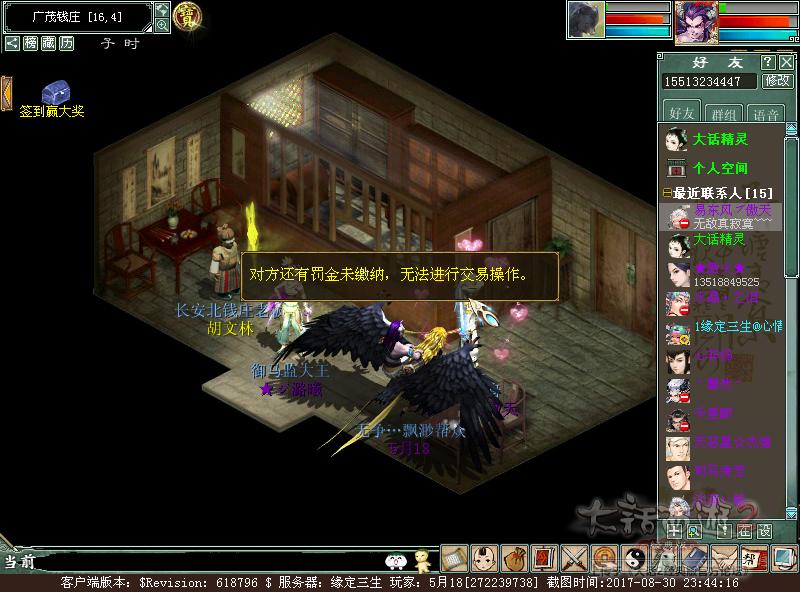Switch to the 语音 tab
The image size is (800, 592).
pyautogui.click(x=767, y=114)
